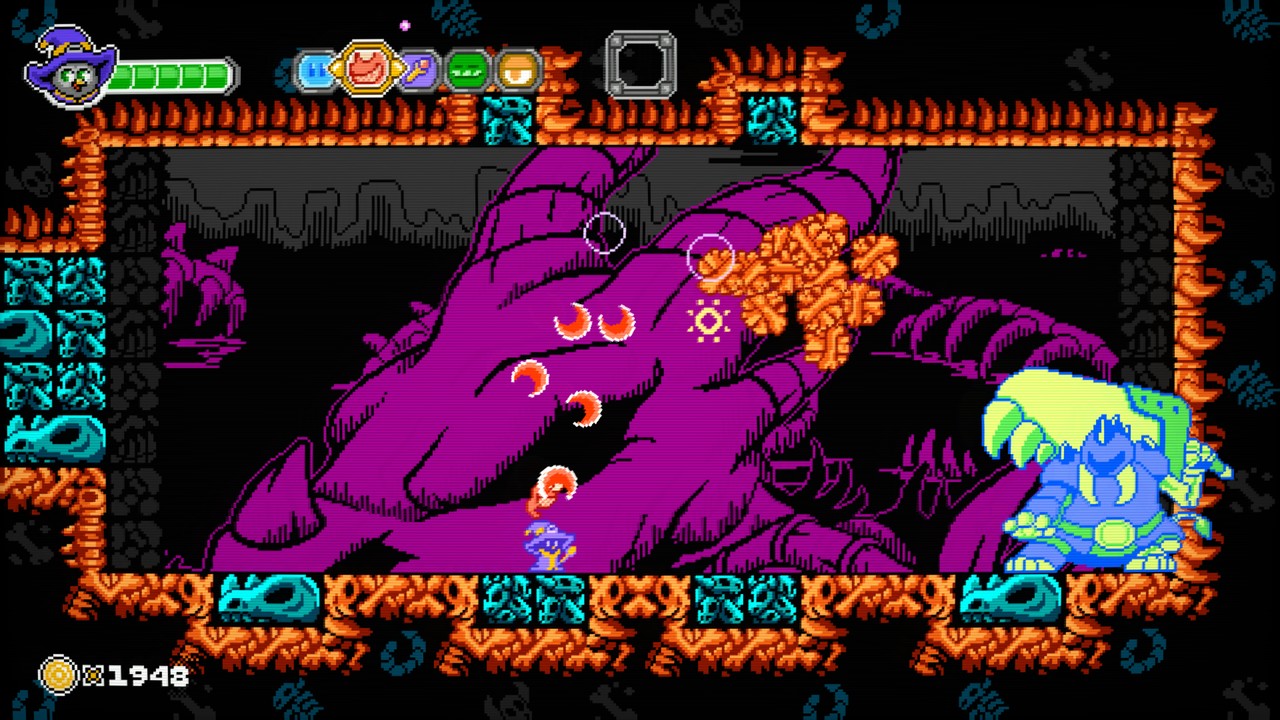The height and width of the screenshot is (720, 1280).
Task: Toggle the white circular target above the claw
Action: pyautogui.click(x=604, y=233)
